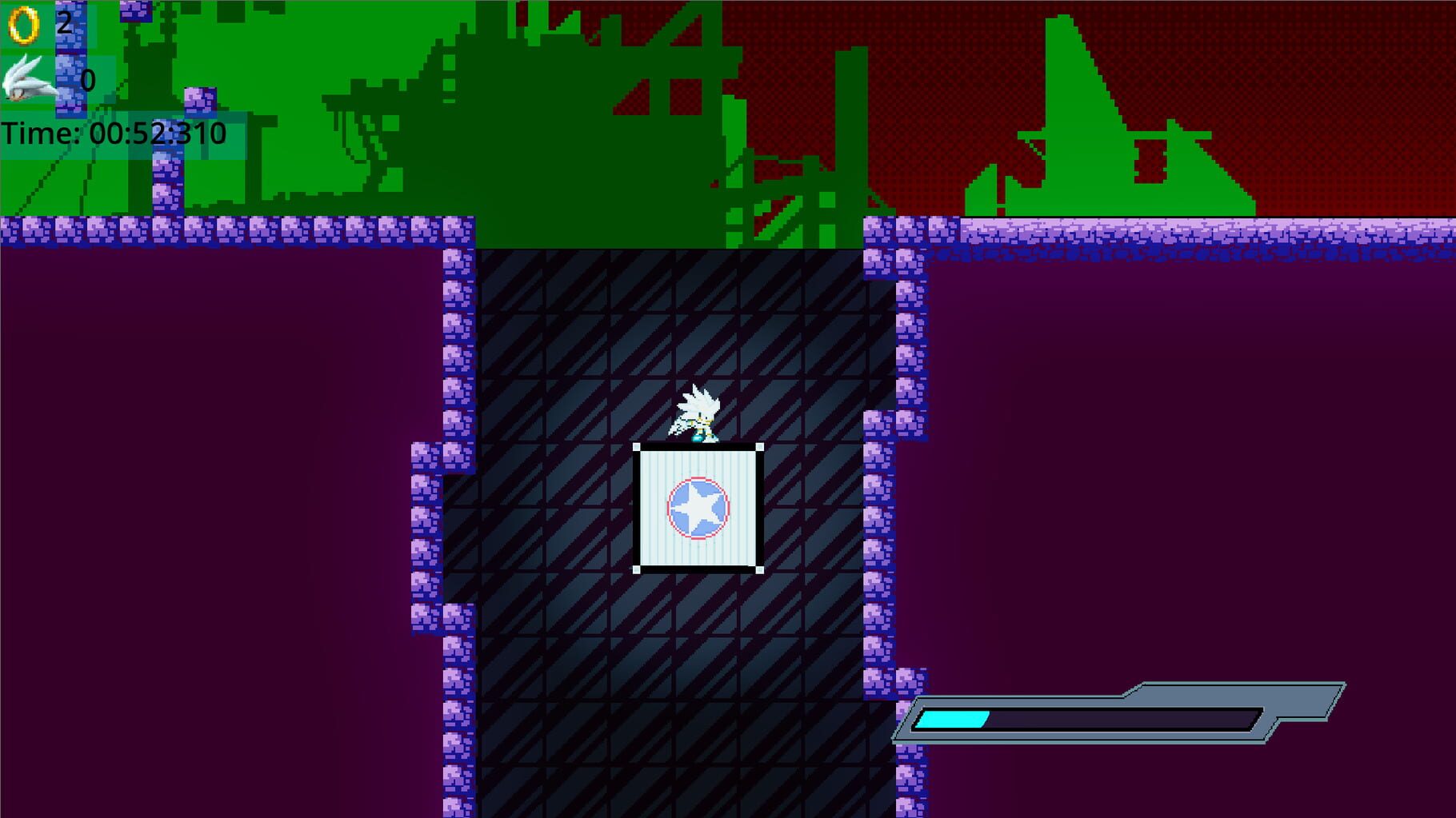Click Silver's glowing cyan bracelet
The width and height of the screenshot is (1456, 818).
pos(698,439)
